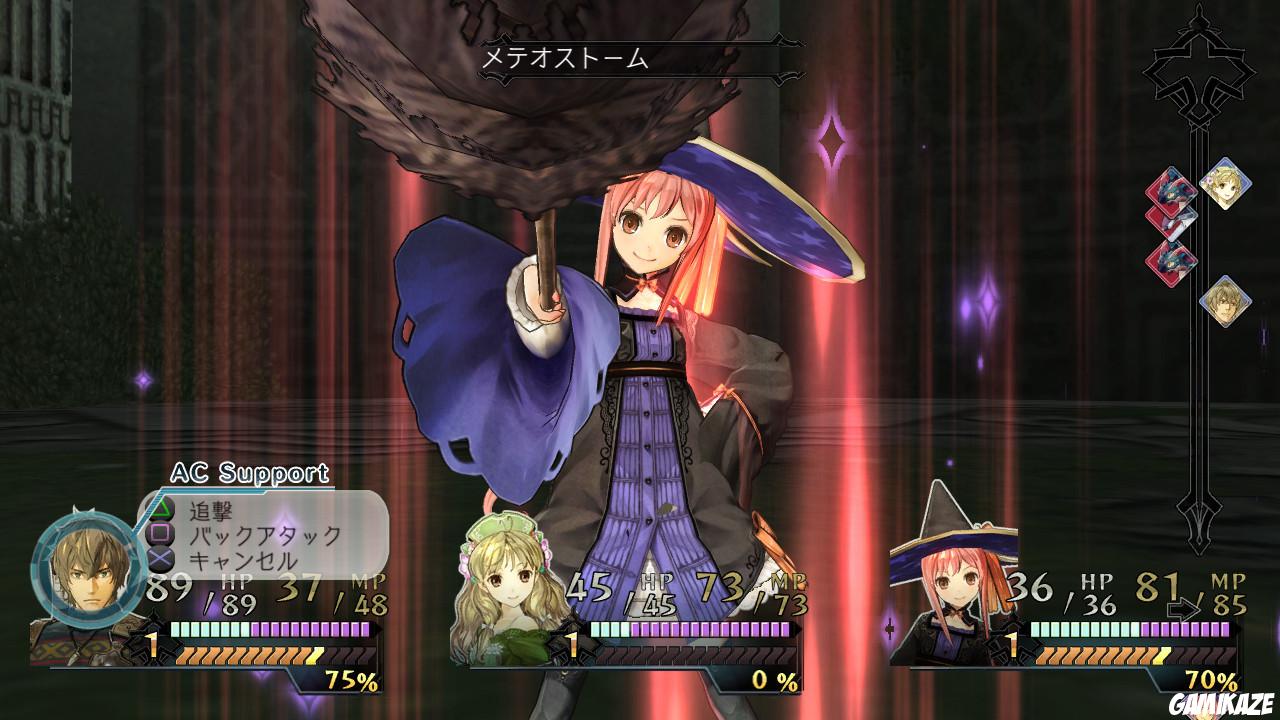This screenshot has width=1280, height=720.
Task: Click Juris's portrait at the staff bottom
Action: (1225, 299)
